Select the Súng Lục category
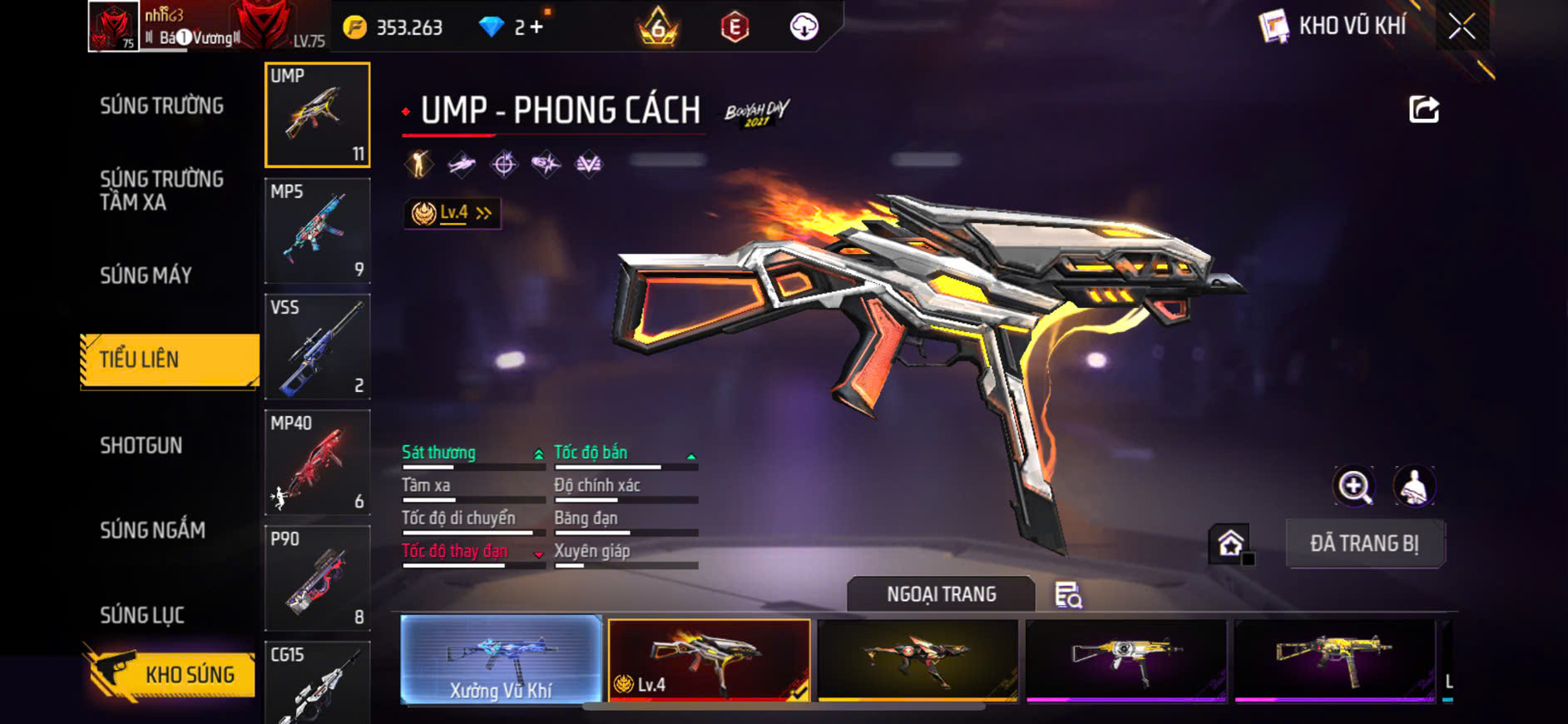The image size is (1568, 724). click(141, 615)
